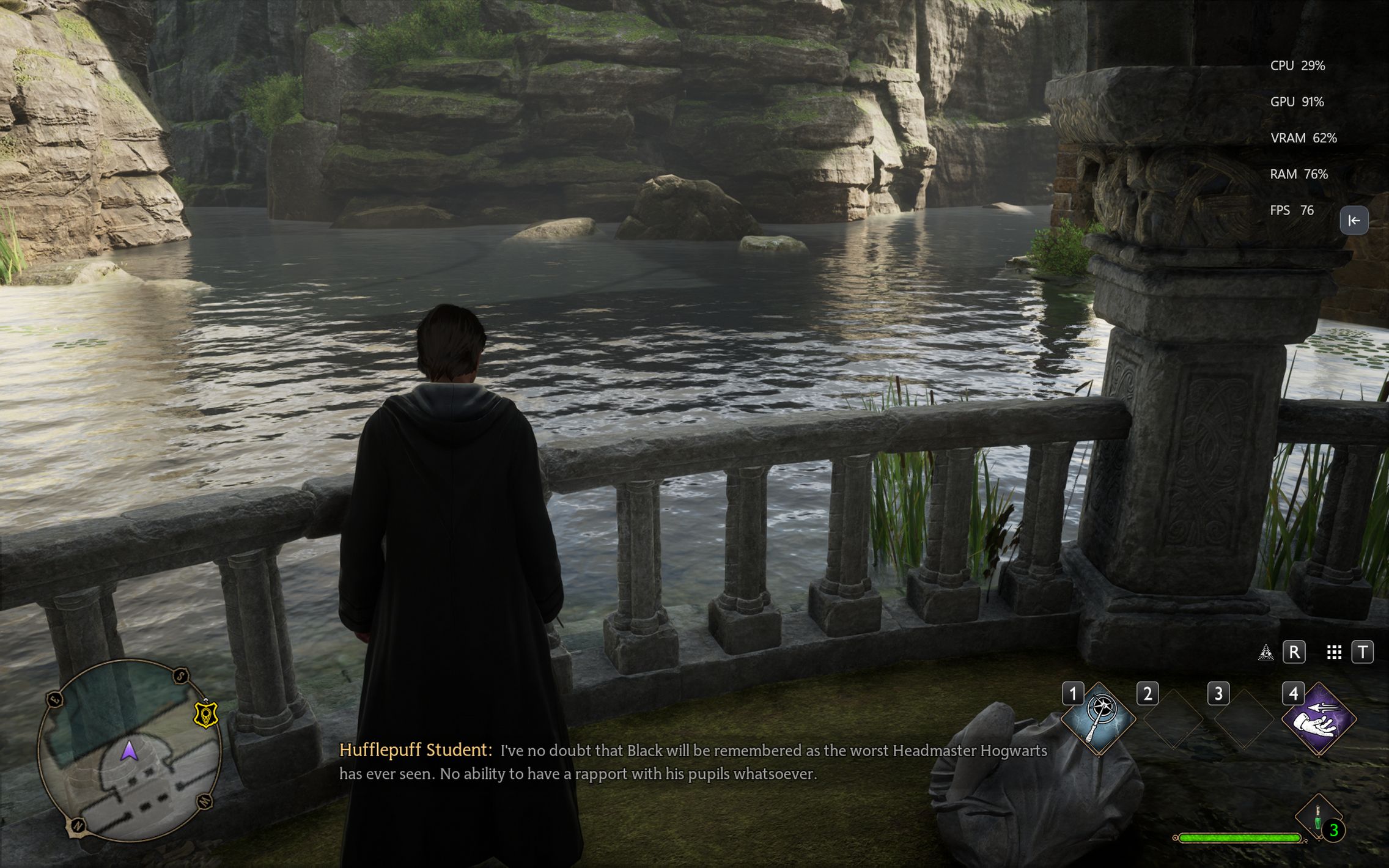Collapse the performance overlay with arrow button
Screen dimensions: 1389x868
1354,221
